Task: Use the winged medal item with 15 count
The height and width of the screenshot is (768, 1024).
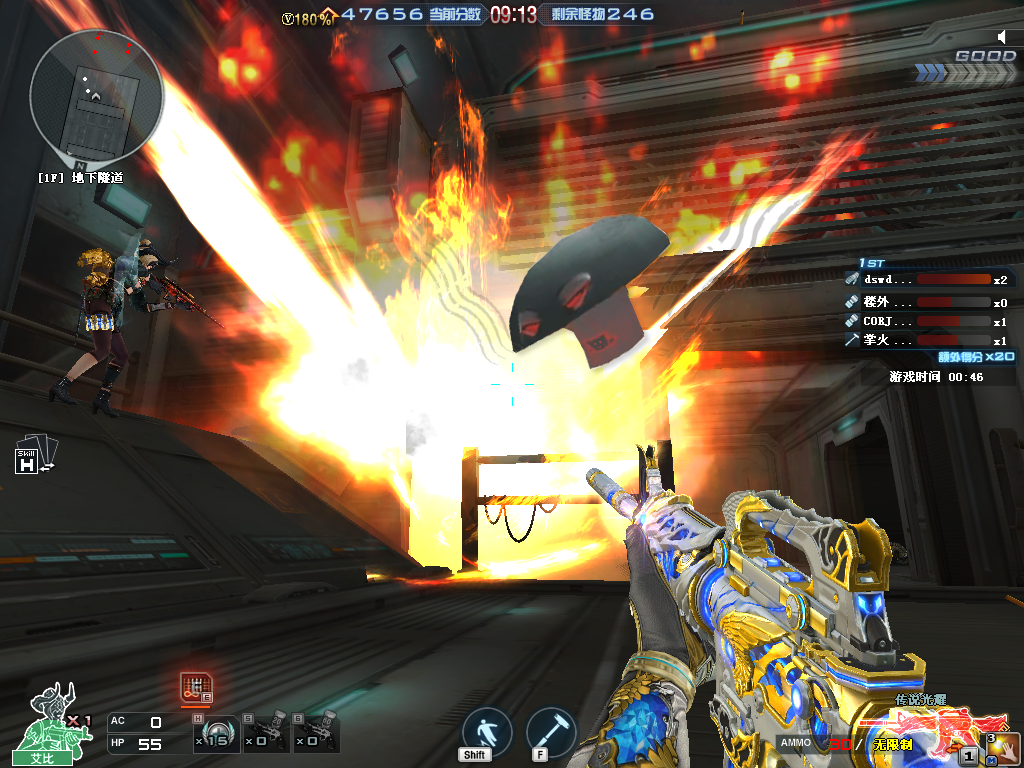Action: (219, 734)
